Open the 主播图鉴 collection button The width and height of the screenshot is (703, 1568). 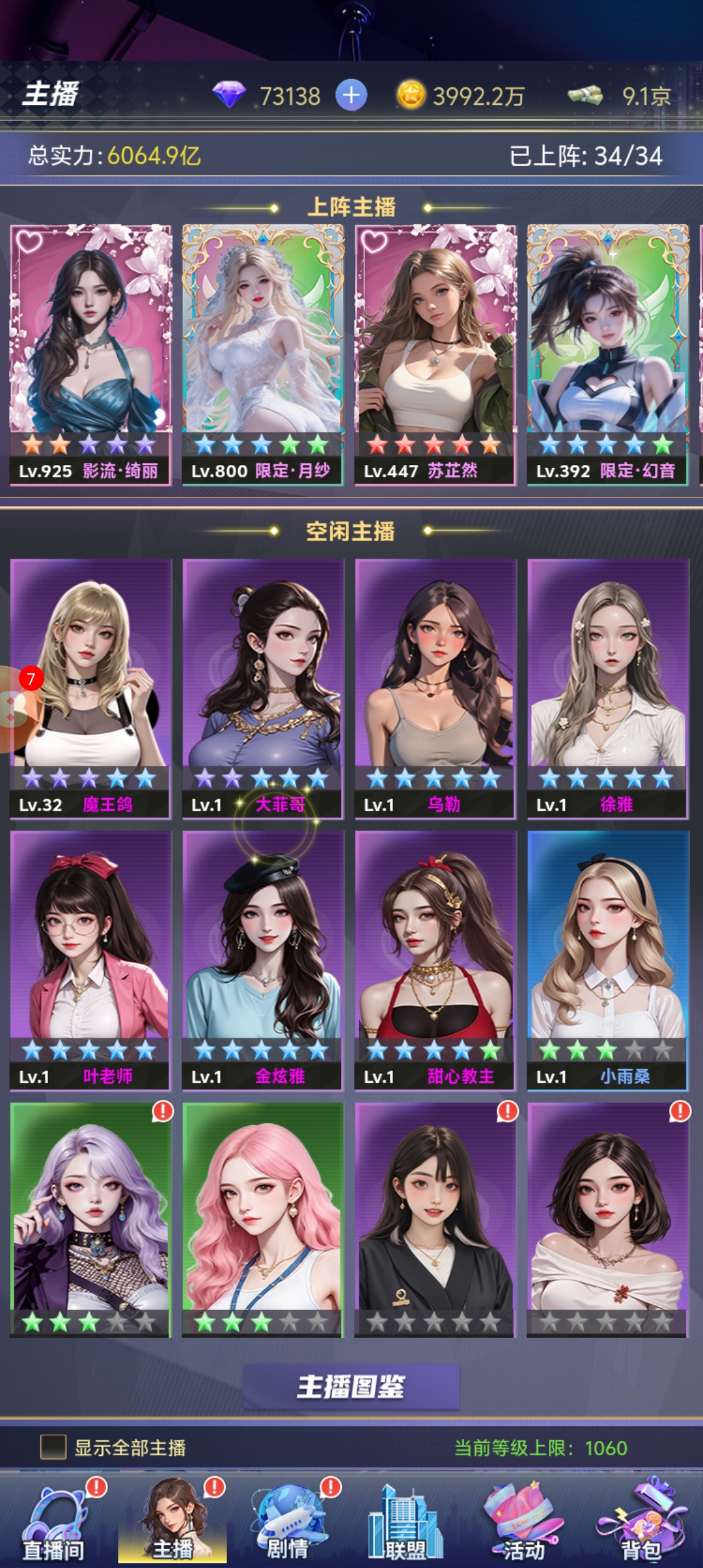point(351,1386)
